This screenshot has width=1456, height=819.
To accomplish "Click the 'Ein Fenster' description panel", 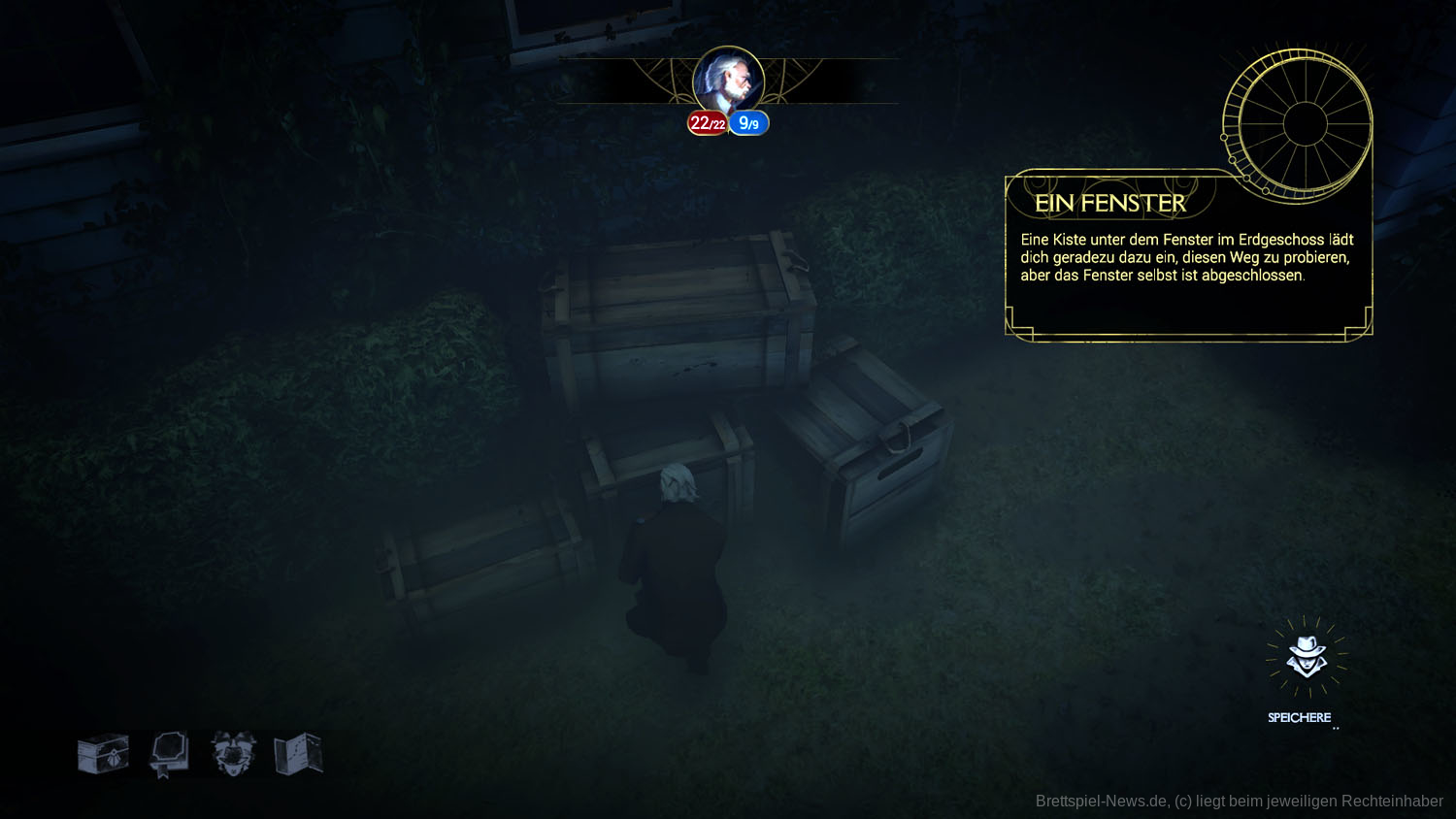I will coord(1186,260).
